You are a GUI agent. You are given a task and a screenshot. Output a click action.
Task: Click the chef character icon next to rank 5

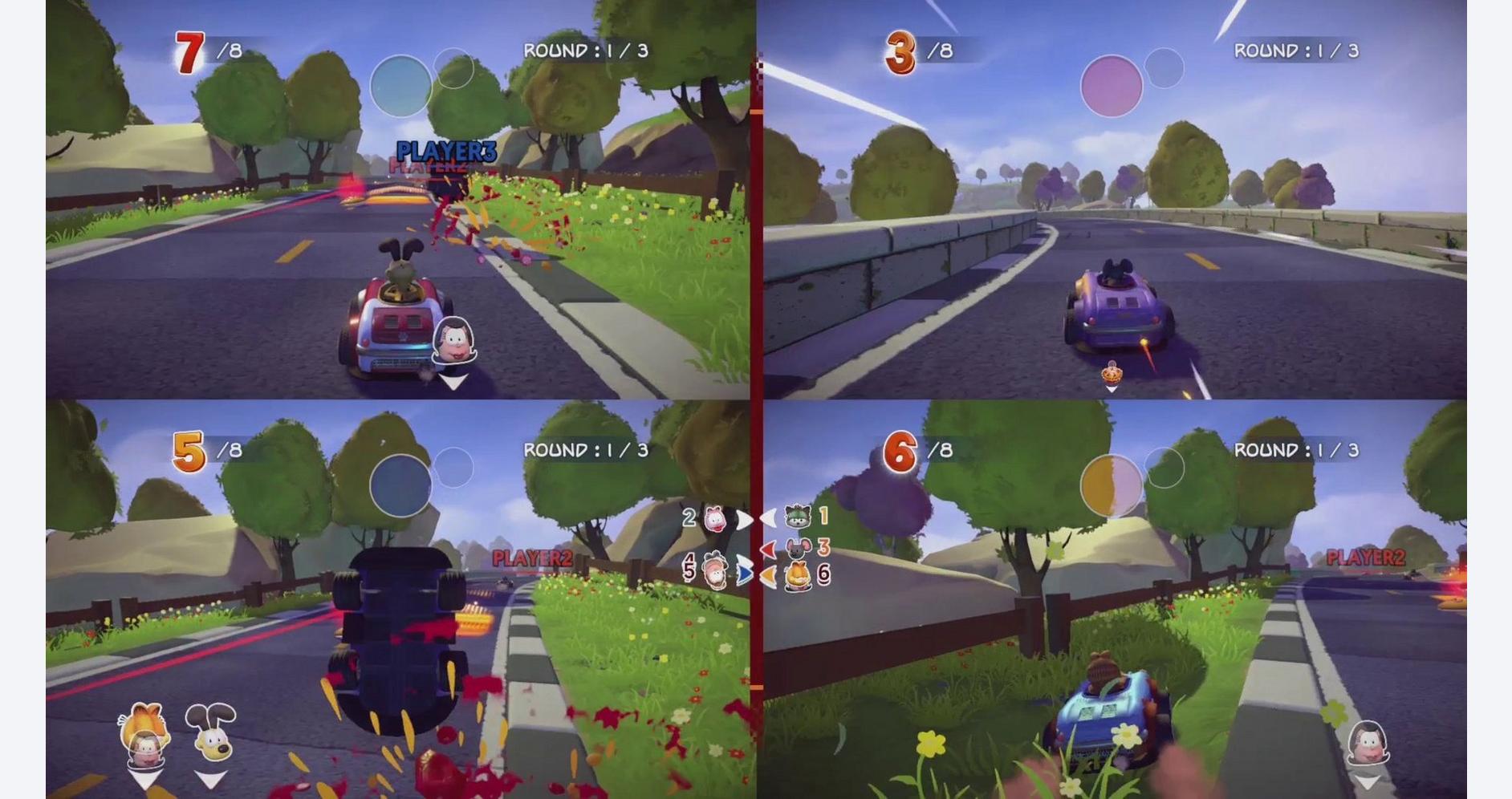click(x=714, y=571)
